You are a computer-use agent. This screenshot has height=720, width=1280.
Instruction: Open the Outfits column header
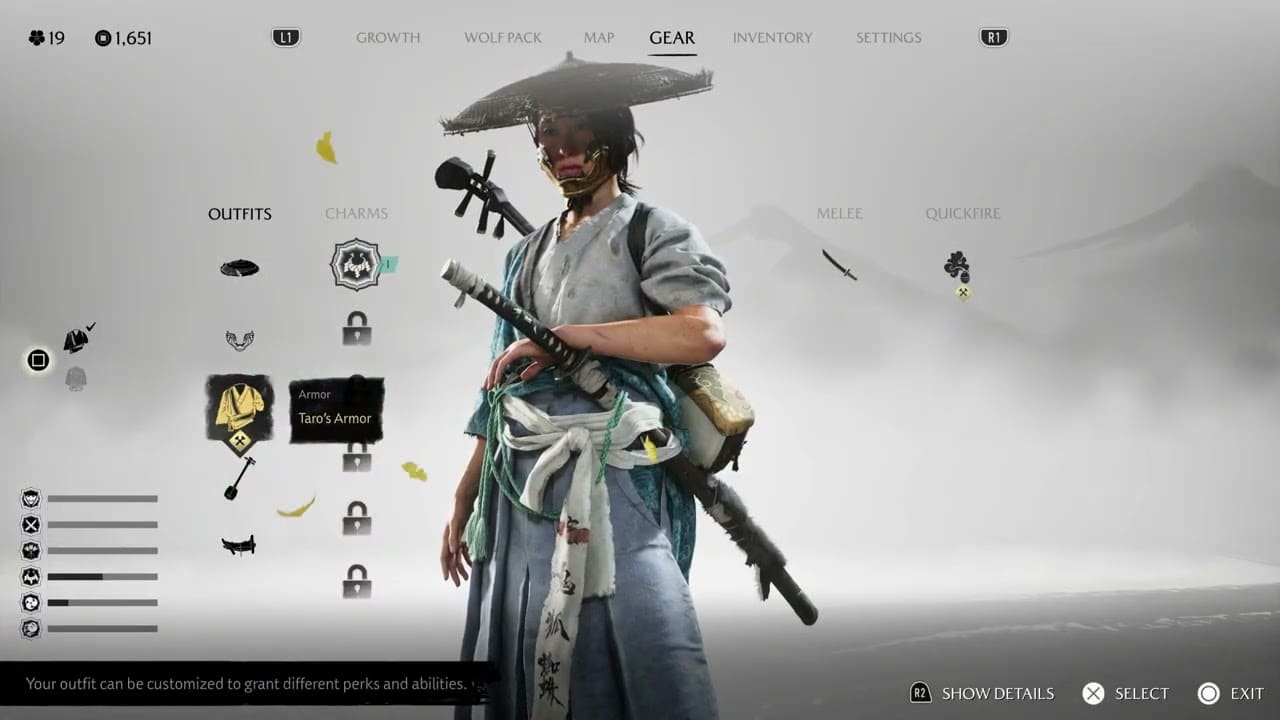(x=239, y=214)
